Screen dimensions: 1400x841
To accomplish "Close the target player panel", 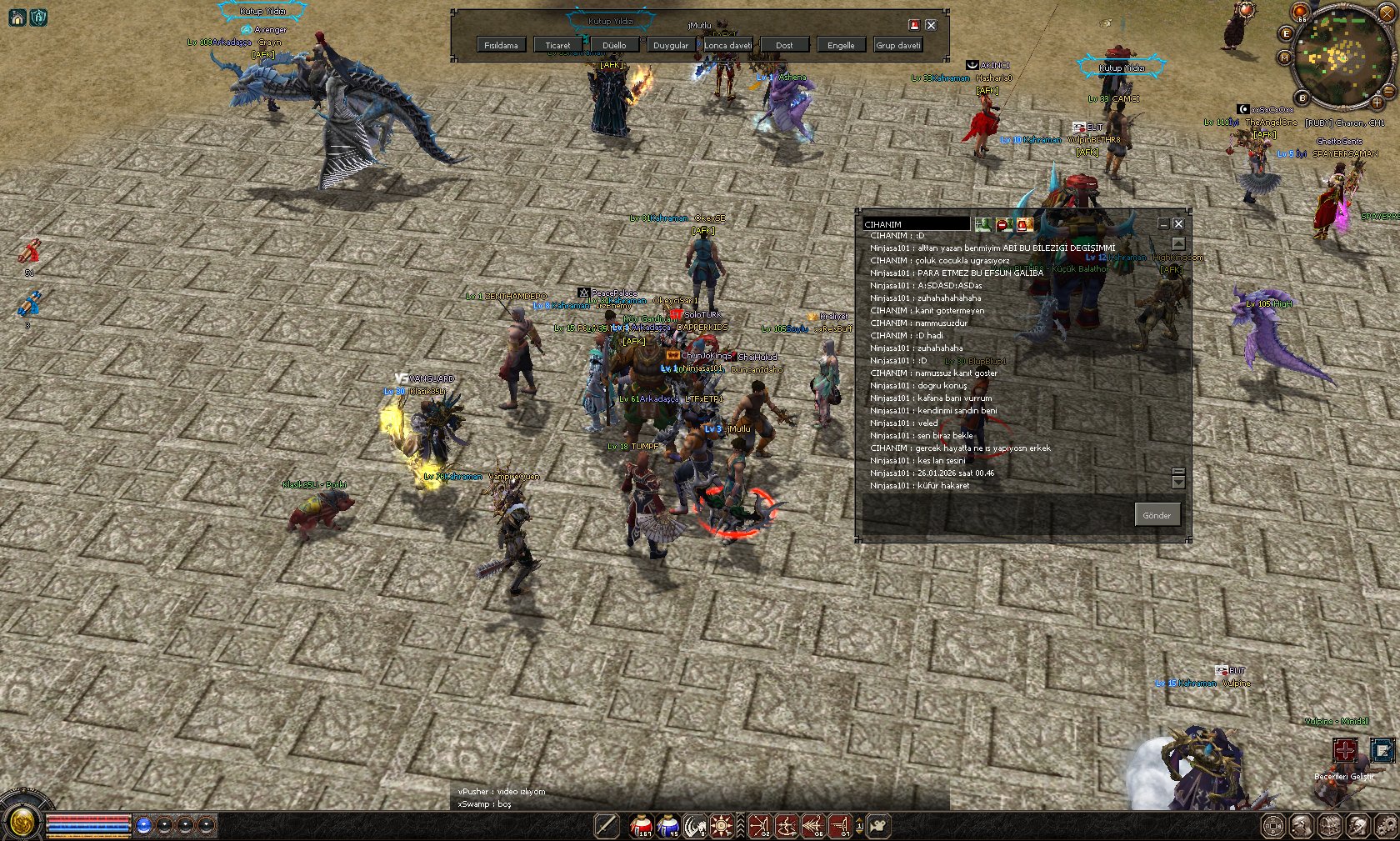I will point(931,25).
